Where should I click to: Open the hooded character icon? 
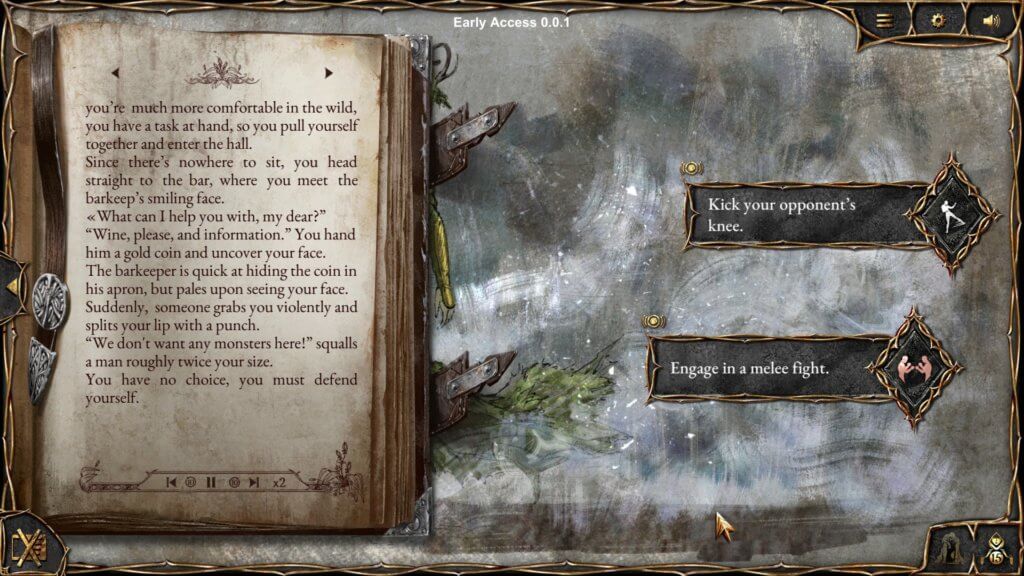[x=946, y=548]
